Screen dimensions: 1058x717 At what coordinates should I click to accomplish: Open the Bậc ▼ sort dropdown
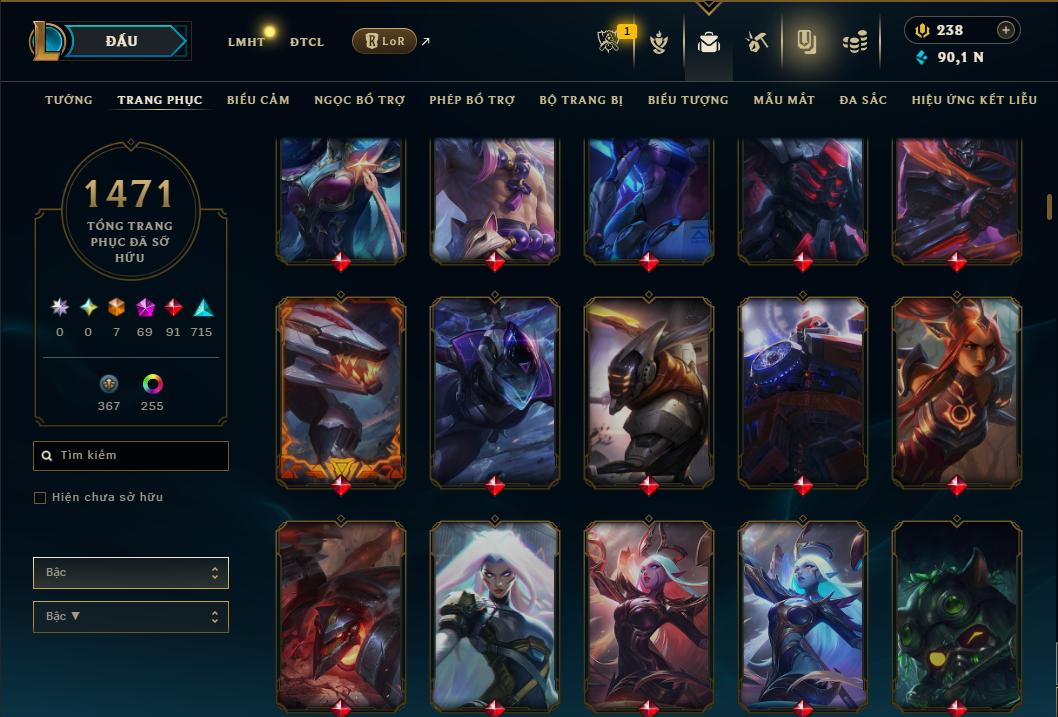pos(131,617)
